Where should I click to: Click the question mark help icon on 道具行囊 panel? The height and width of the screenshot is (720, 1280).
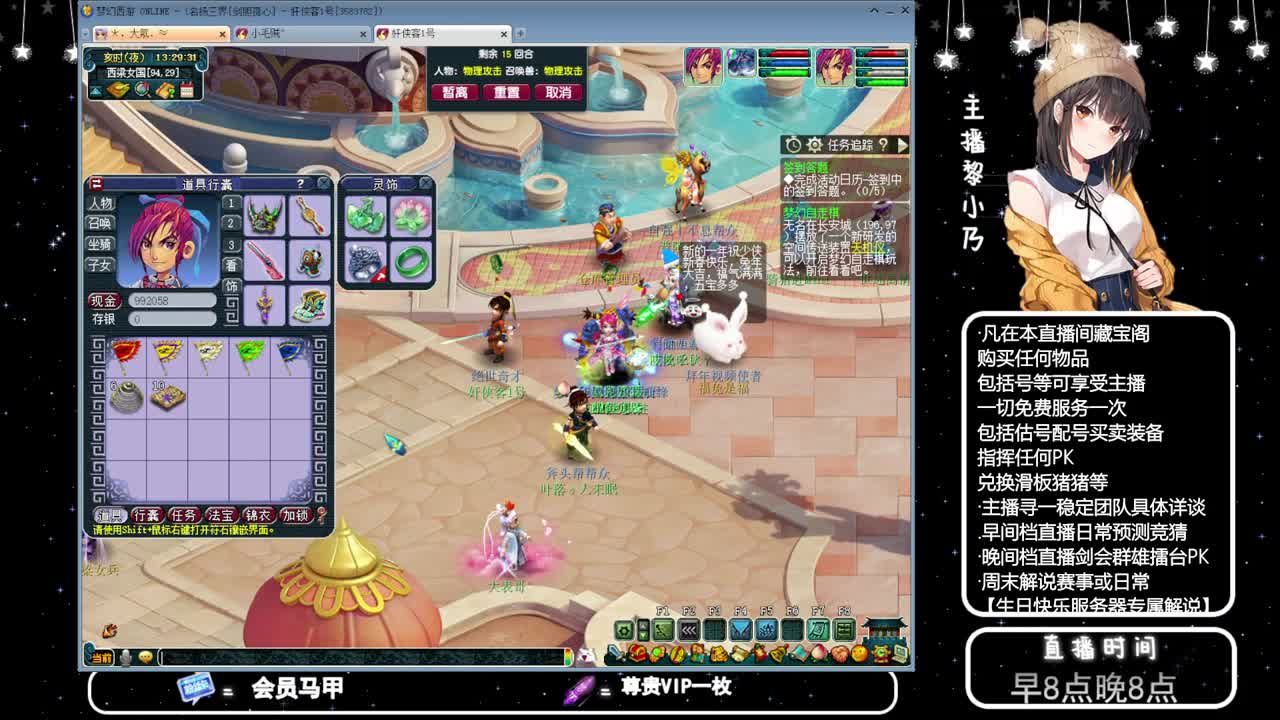tap(298, 184)
